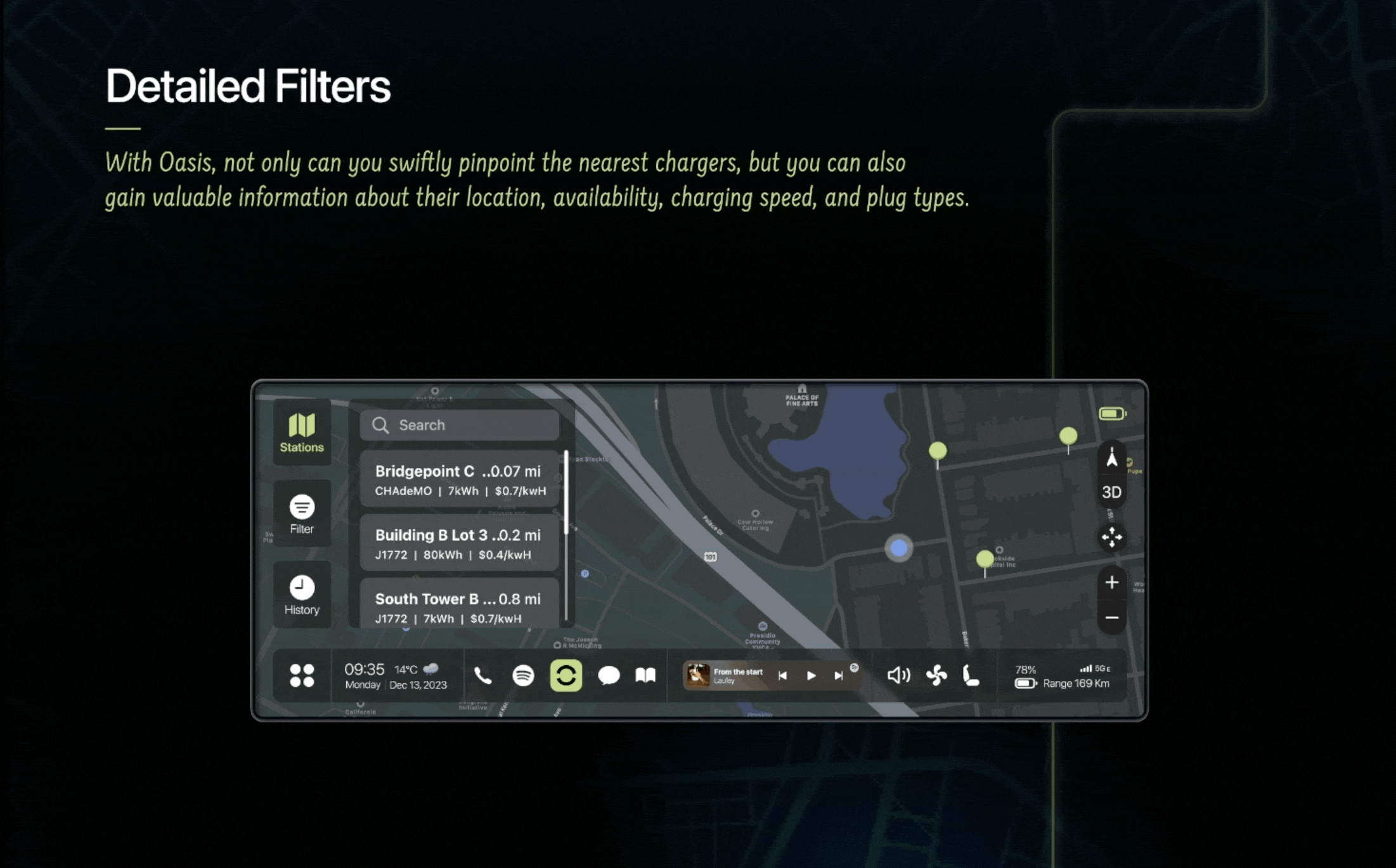Screen dimensions: 1396x868
Task: Open the four-dot app grid menu
Action: [302, 676]
